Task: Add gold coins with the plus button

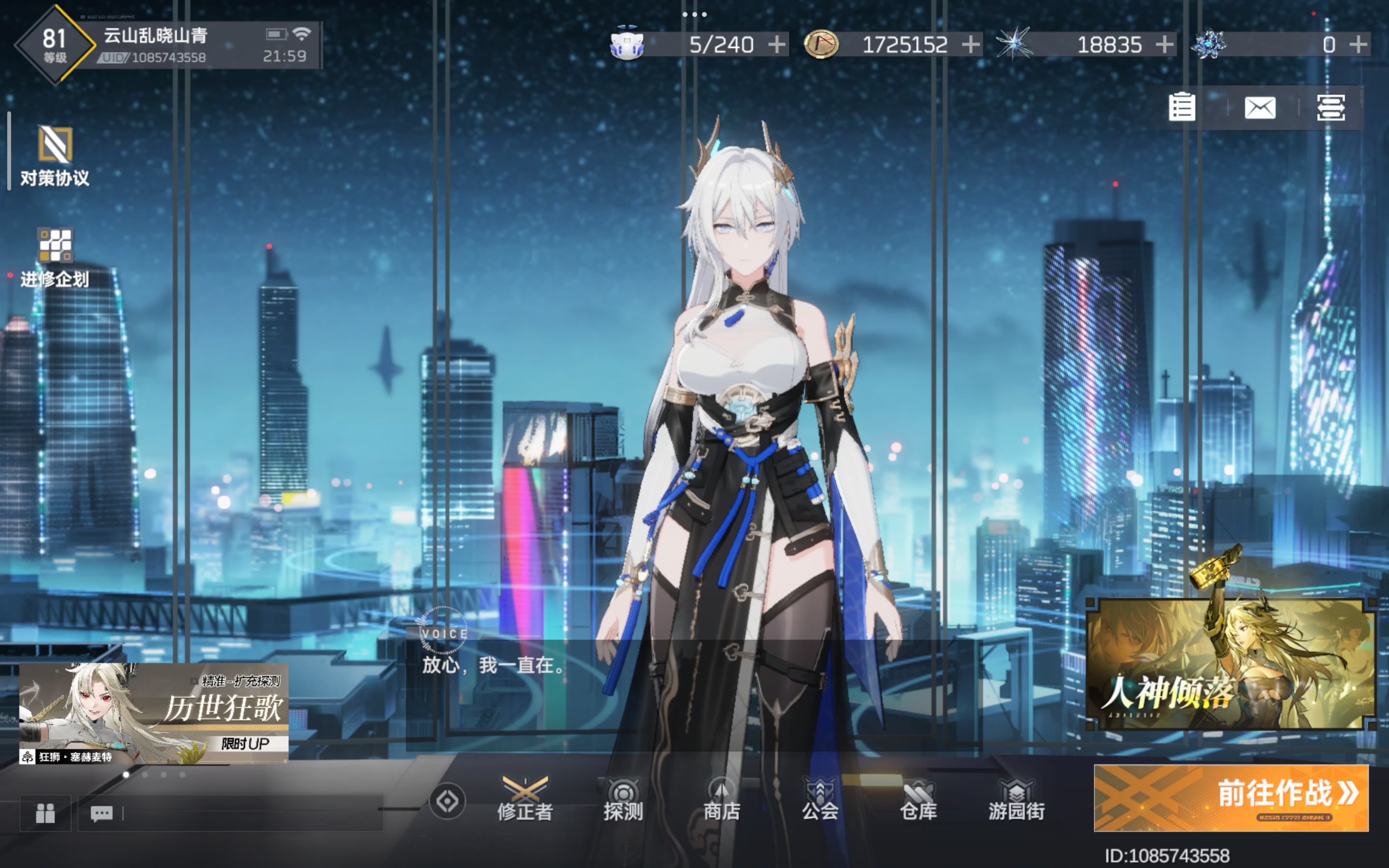Action: click(970, 44)
